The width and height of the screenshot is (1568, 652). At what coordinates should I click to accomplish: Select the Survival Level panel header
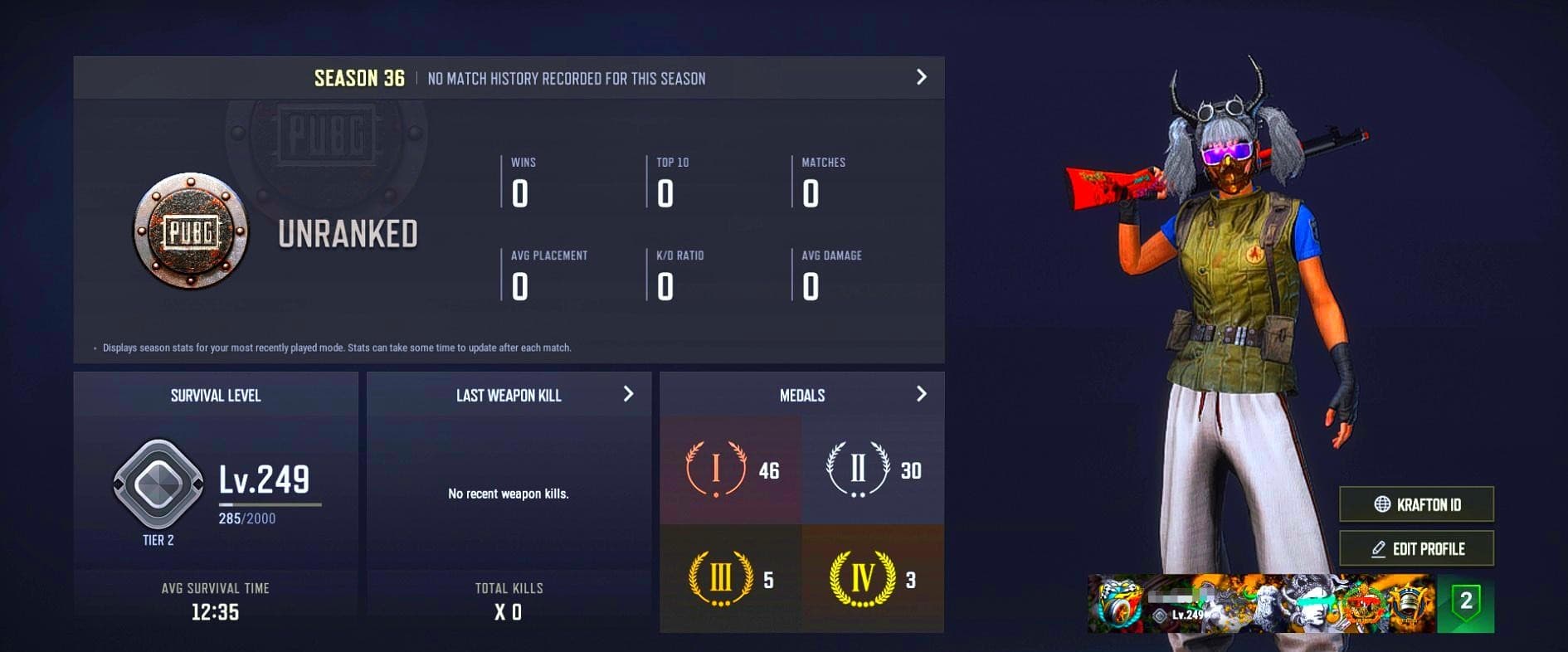pos(214,396)
